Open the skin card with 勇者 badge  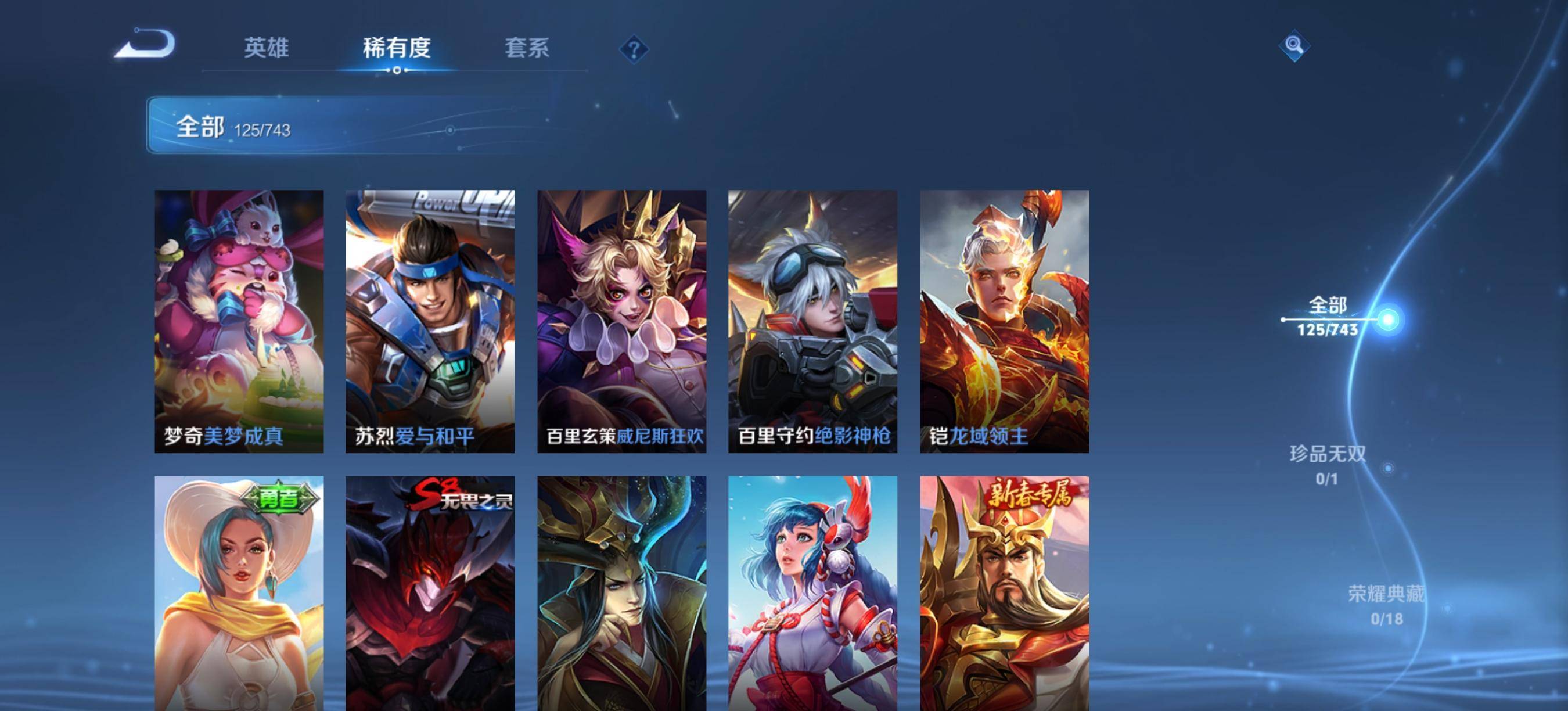[239, 594]
